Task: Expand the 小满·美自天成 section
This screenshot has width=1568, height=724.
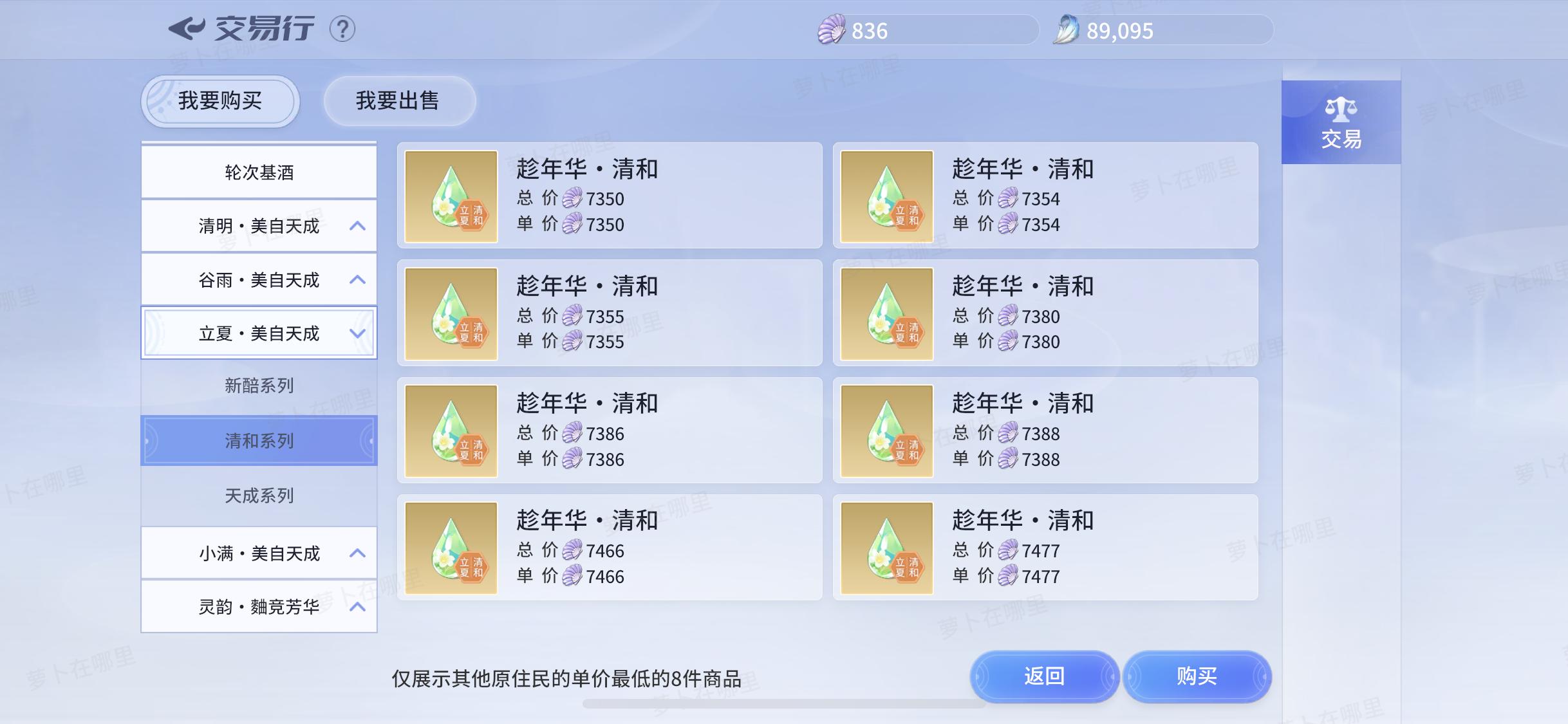Action: click(358, 552)
